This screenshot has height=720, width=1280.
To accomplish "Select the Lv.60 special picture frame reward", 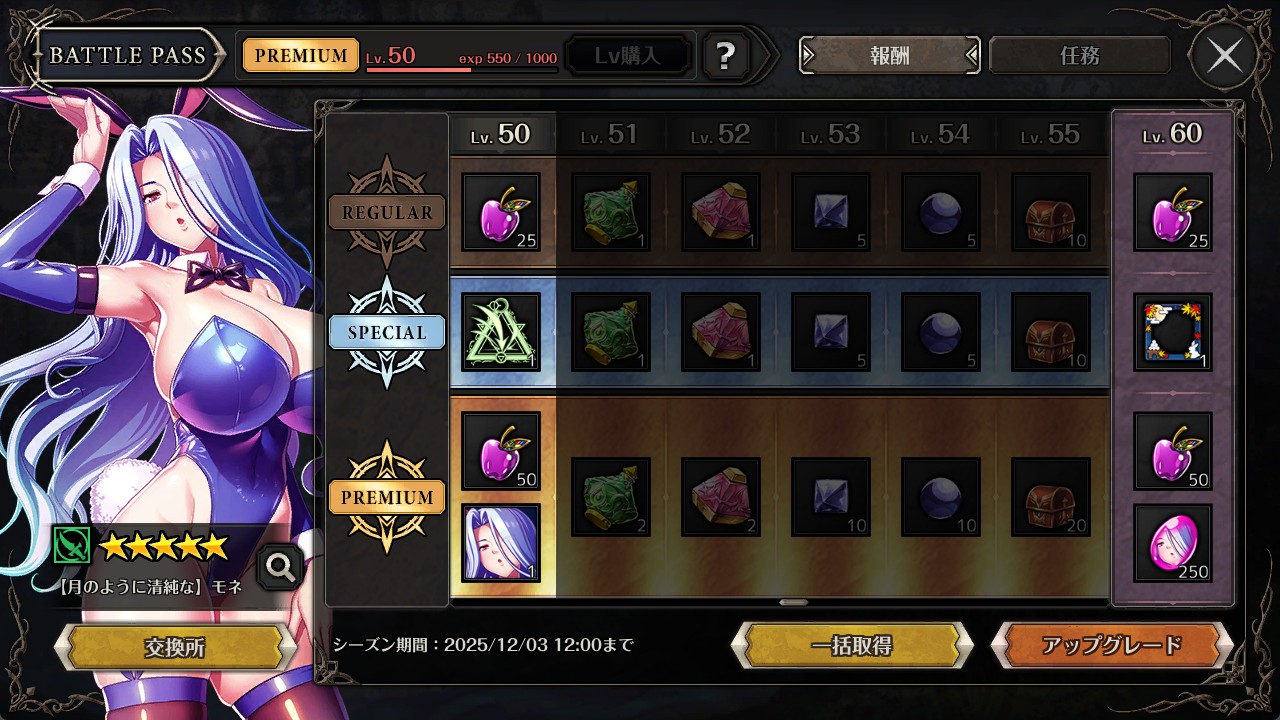I will [x=1173, y=332].
